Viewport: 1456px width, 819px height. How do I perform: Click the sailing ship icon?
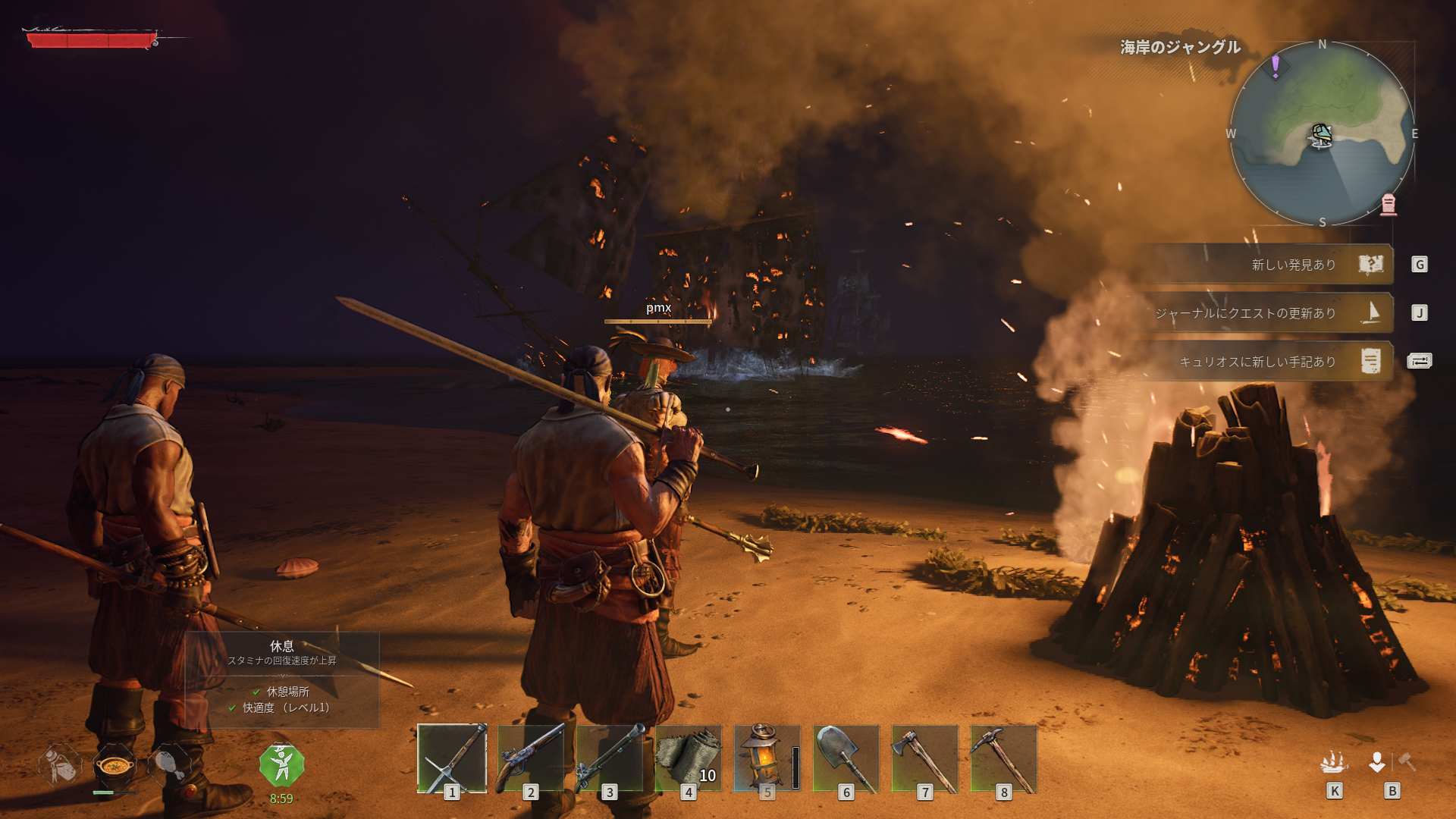1334,761
